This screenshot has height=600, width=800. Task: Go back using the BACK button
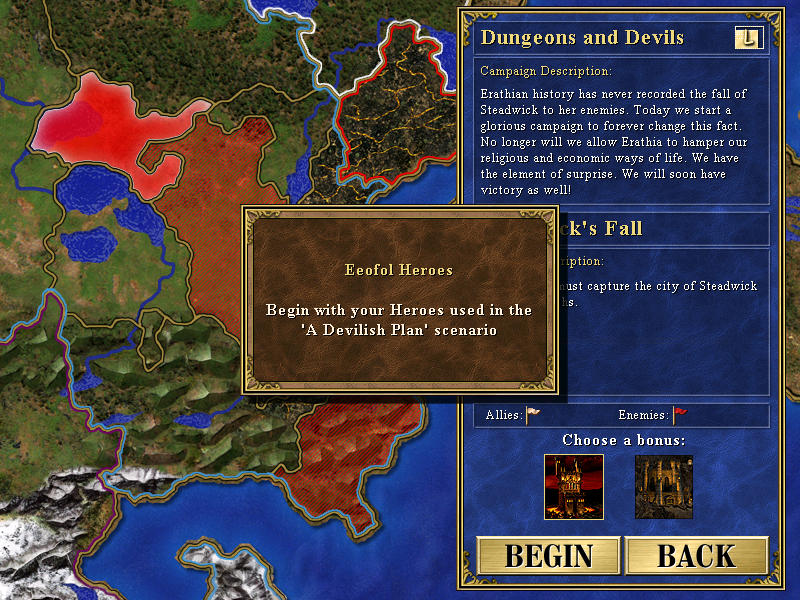coord(696,556)
